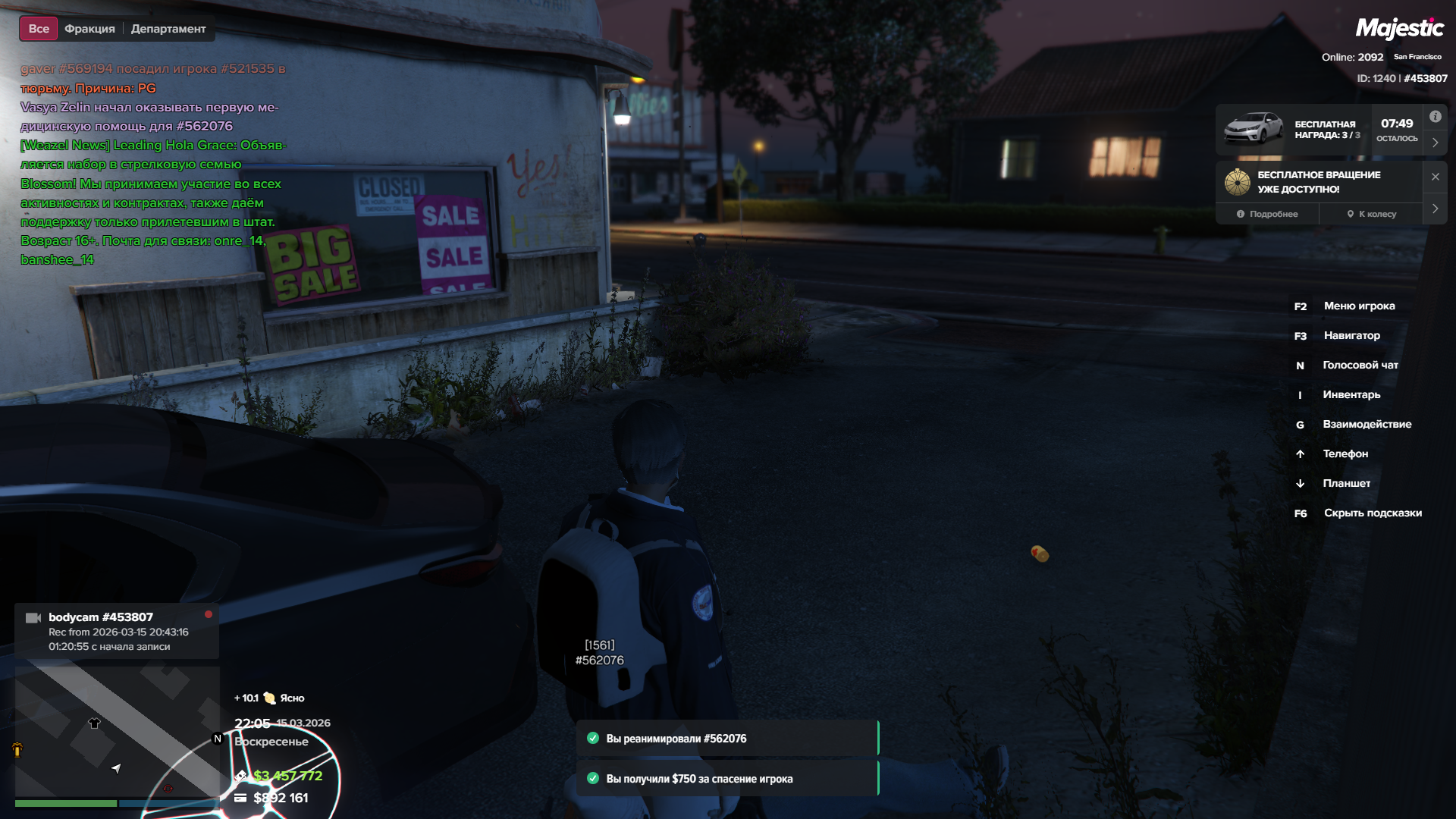Image resolution: width=1456 pixels, height=819 pixels.
Task: Switch to the Все chat tab
Action: [39, 29]
